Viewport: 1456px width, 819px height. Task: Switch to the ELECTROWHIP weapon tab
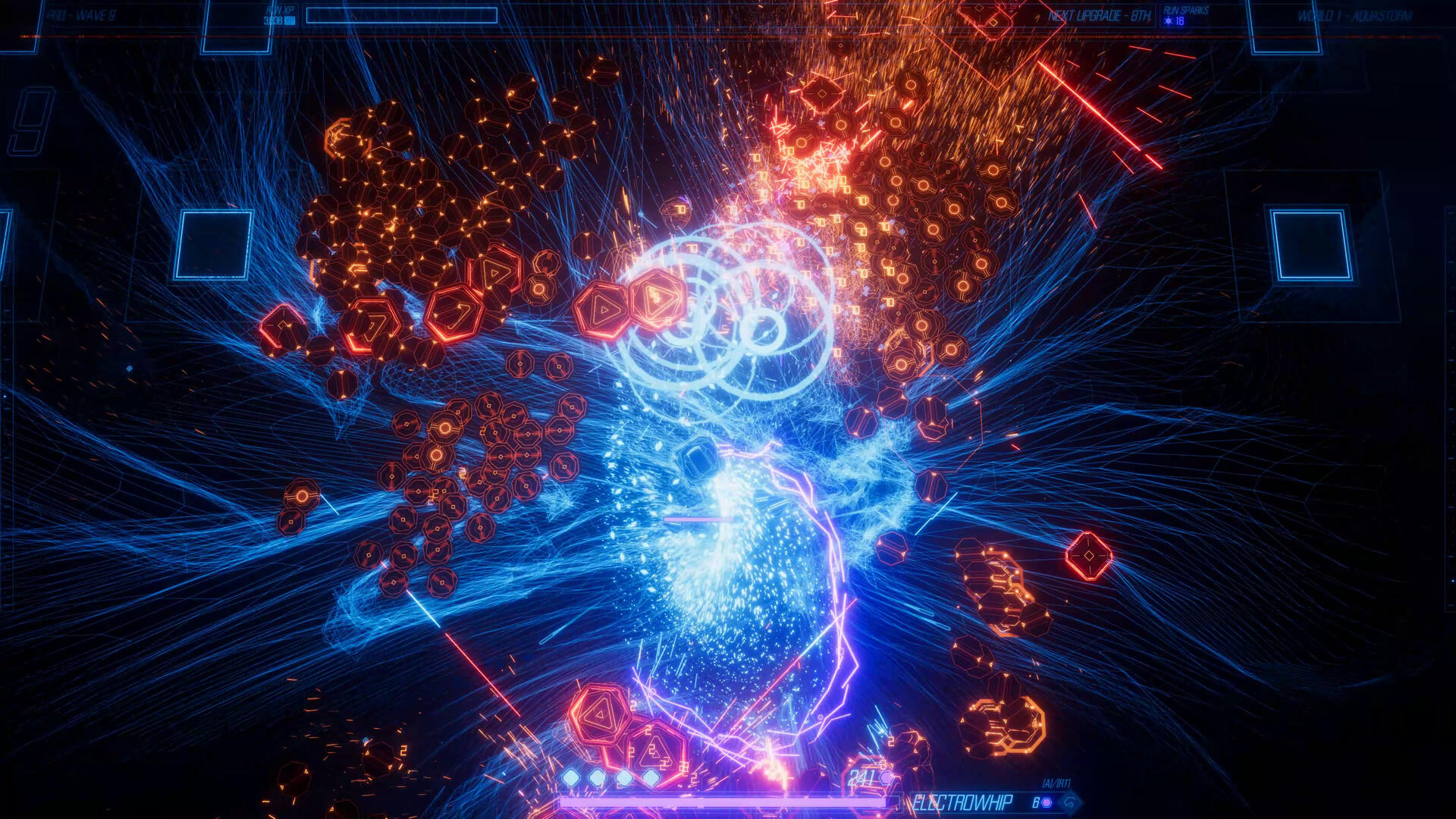click(963, 802)
